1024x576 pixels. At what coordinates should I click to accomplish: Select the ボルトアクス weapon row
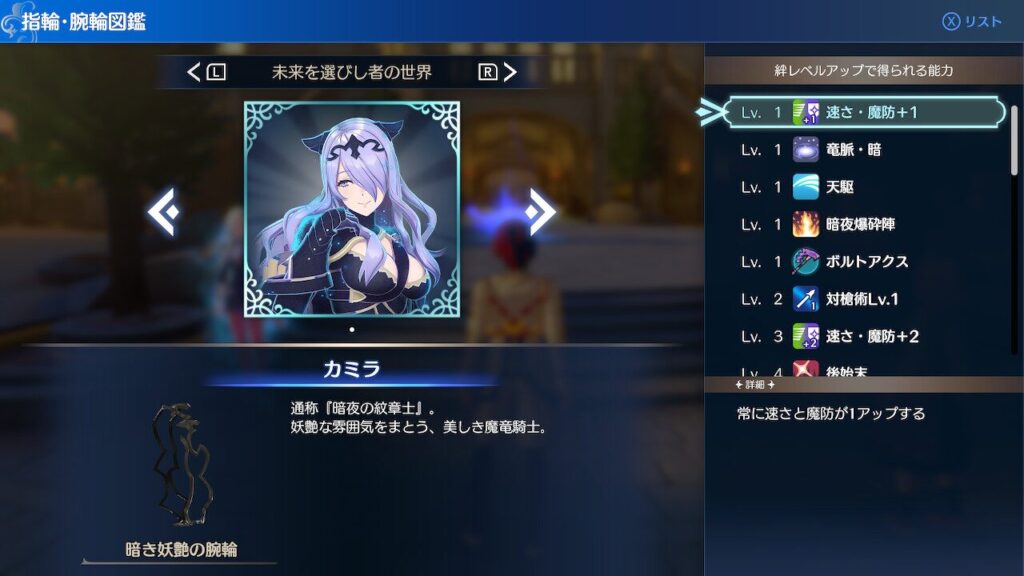pyautogui.click(x=865, y=261)
